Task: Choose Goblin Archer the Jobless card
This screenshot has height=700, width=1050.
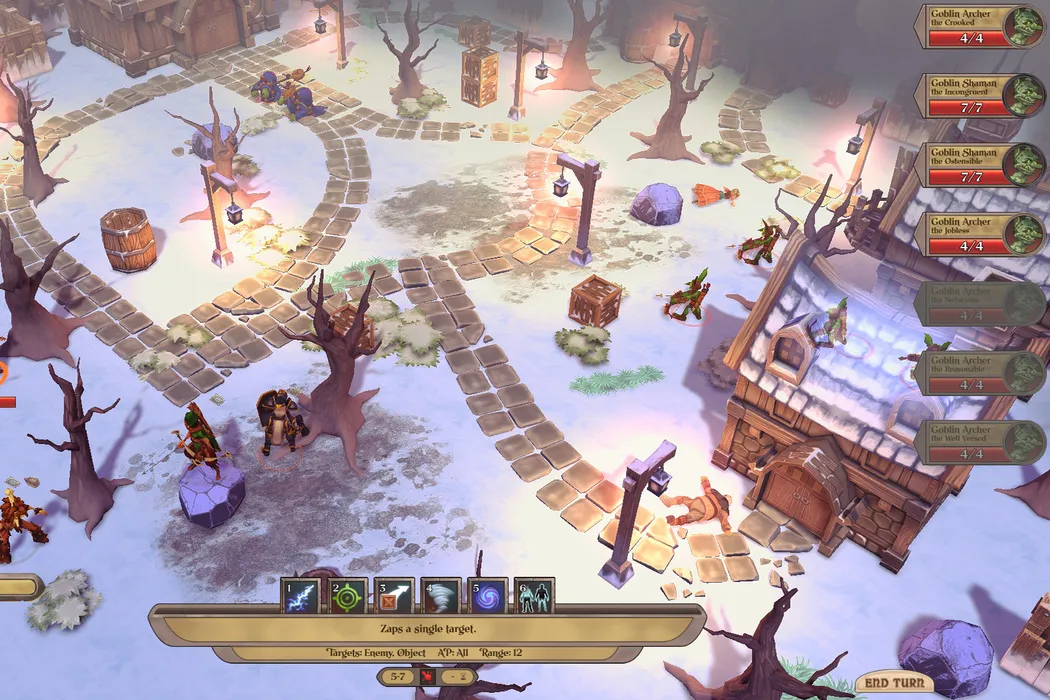Action: point(975,234)
